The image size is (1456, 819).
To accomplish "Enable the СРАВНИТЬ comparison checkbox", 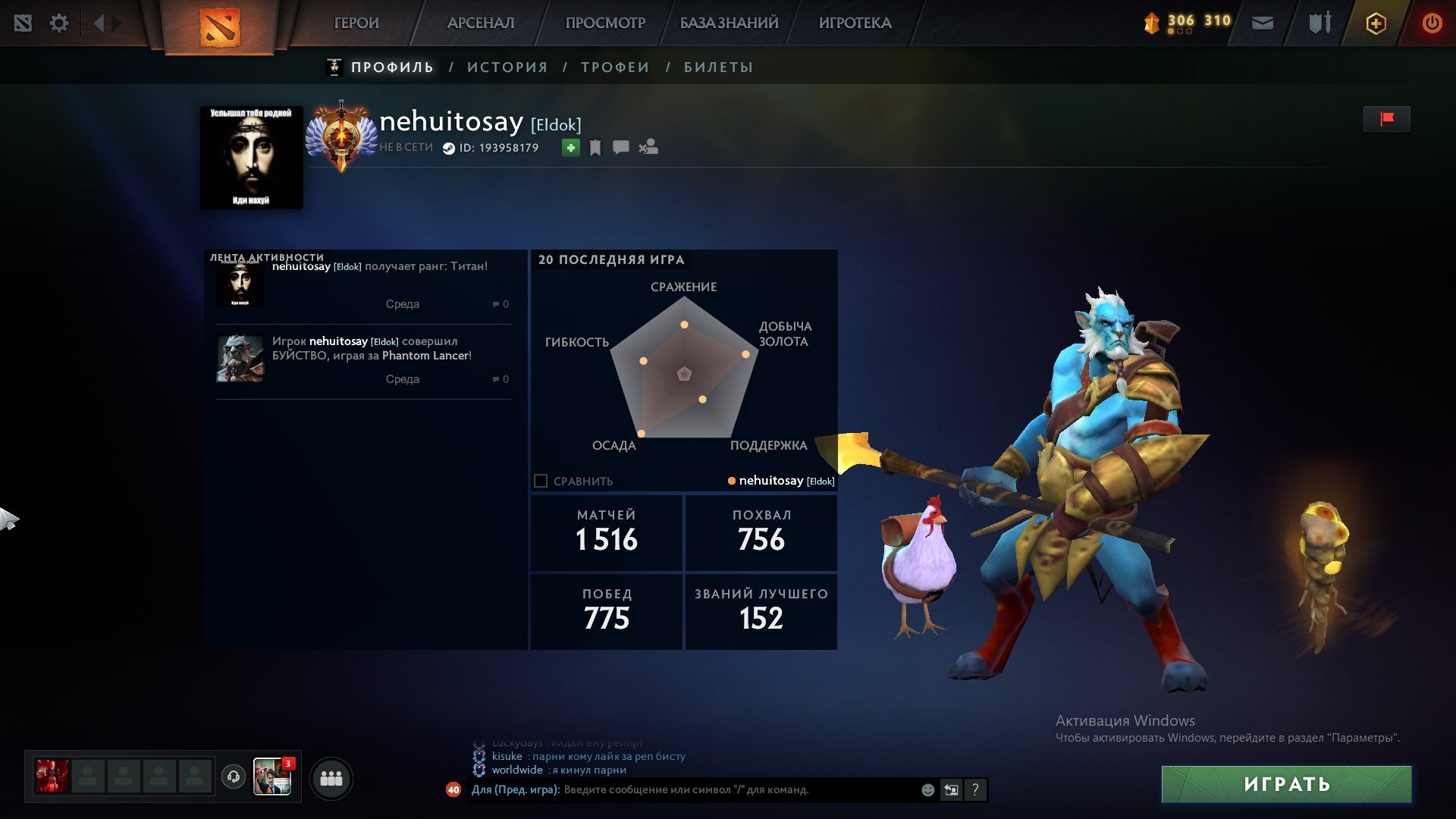I will pos(539,480).
